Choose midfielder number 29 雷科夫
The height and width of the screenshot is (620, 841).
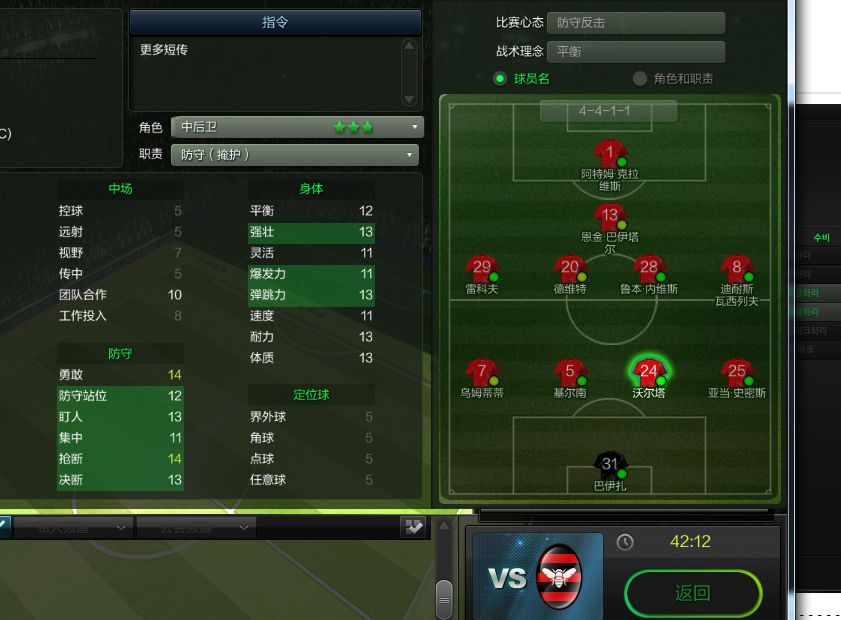tap(482, 270)
